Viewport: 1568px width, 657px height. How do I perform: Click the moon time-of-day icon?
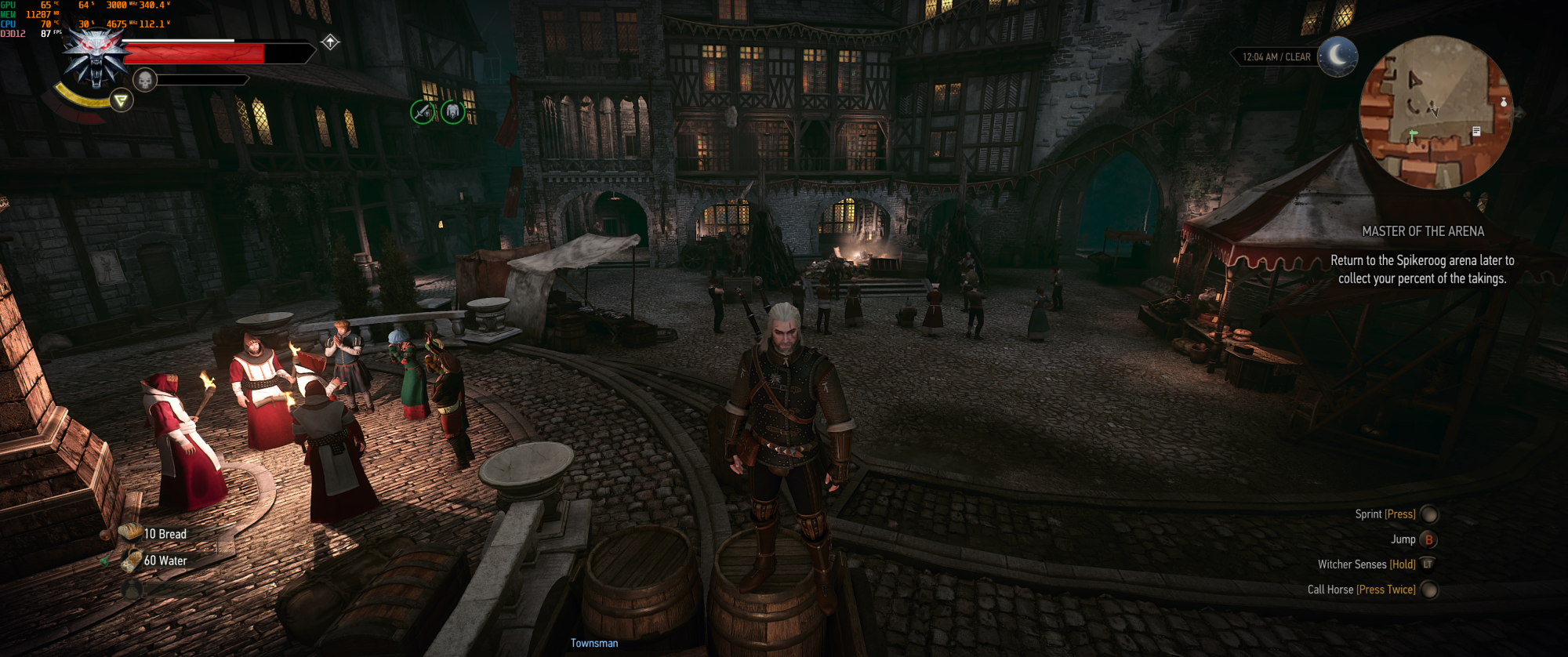tap(1337, 56)
